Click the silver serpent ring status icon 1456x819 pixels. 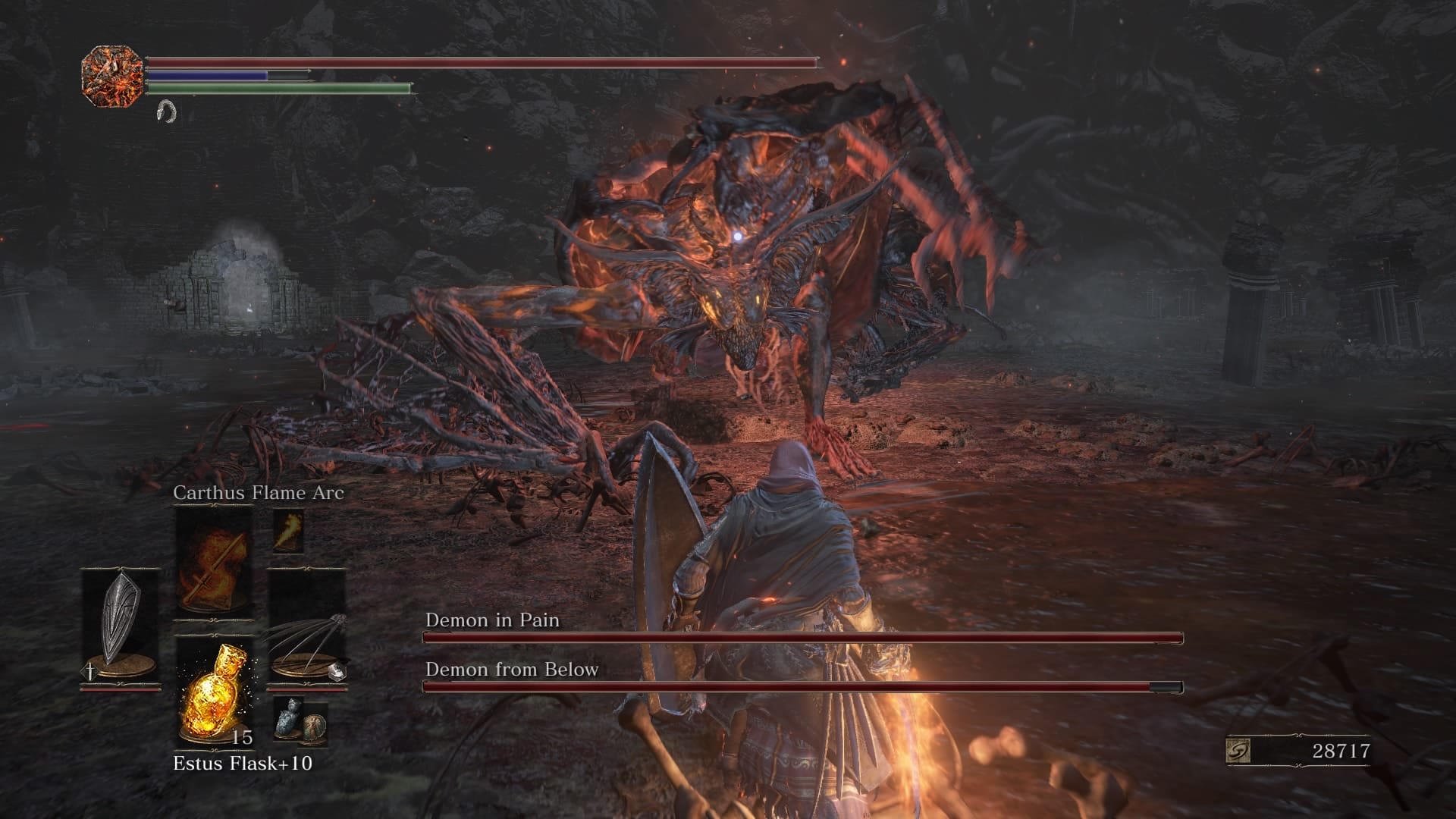[165, 112]
